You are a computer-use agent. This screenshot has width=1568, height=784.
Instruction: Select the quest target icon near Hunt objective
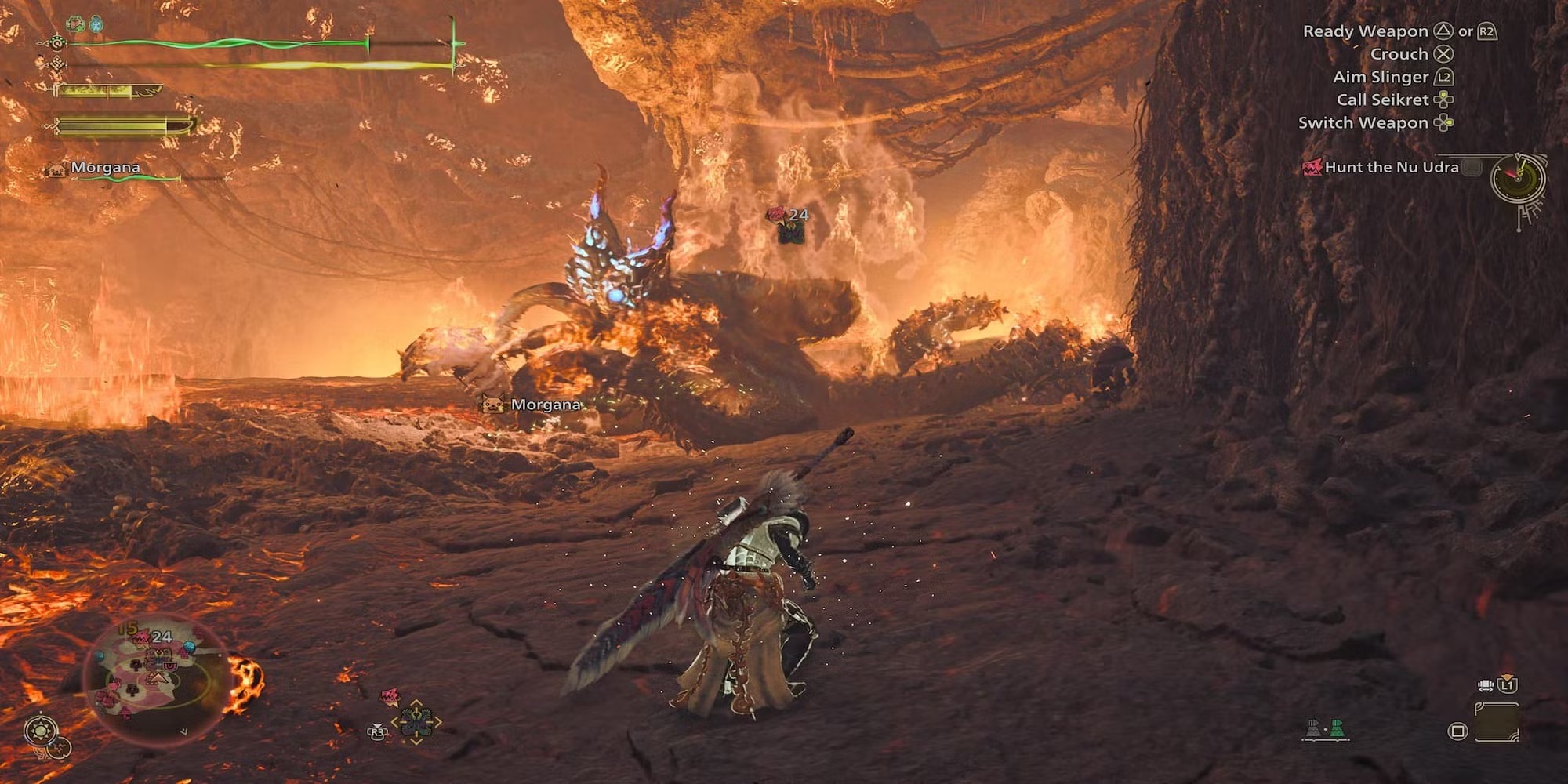coord(1312,167)
